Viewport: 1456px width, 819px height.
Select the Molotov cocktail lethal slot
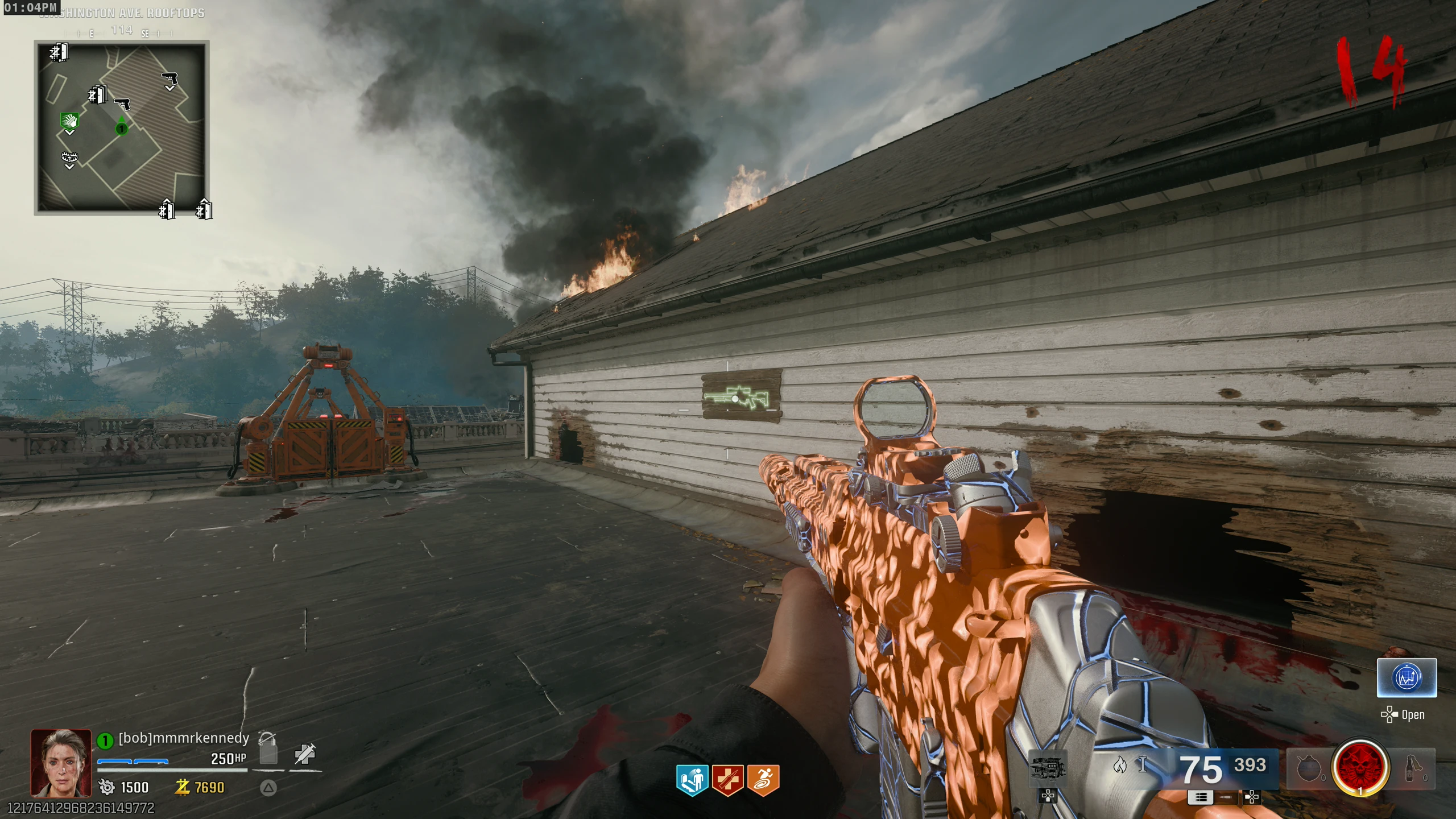pos(1413,768)
